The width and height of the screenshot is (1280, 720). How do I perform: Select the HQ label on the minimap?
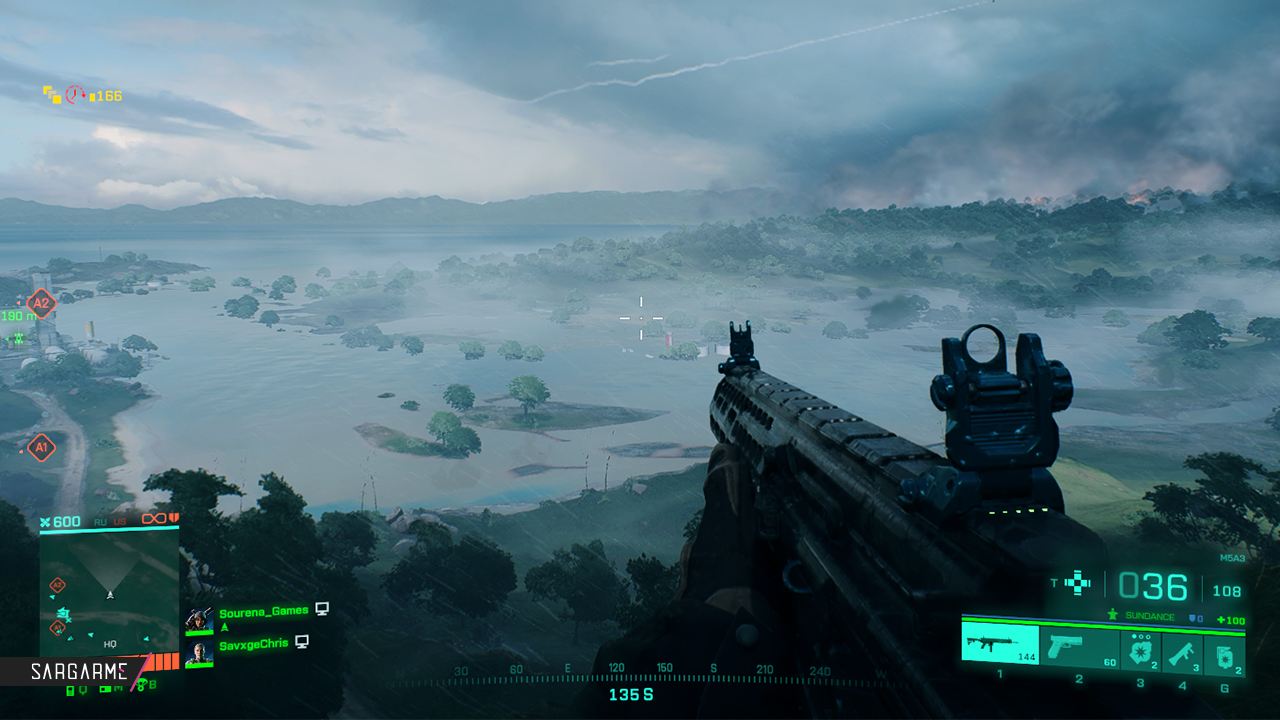click(x=110, y=644)
